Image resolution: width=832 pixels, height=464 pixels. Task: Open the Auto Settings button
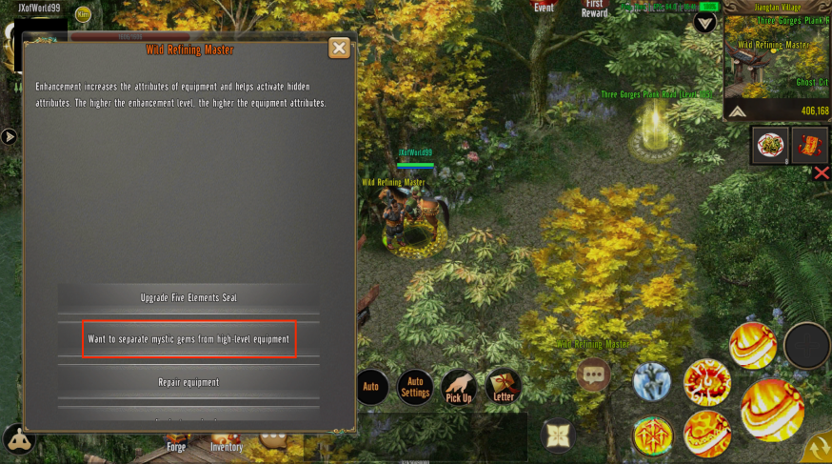click(x=415, y=387)
